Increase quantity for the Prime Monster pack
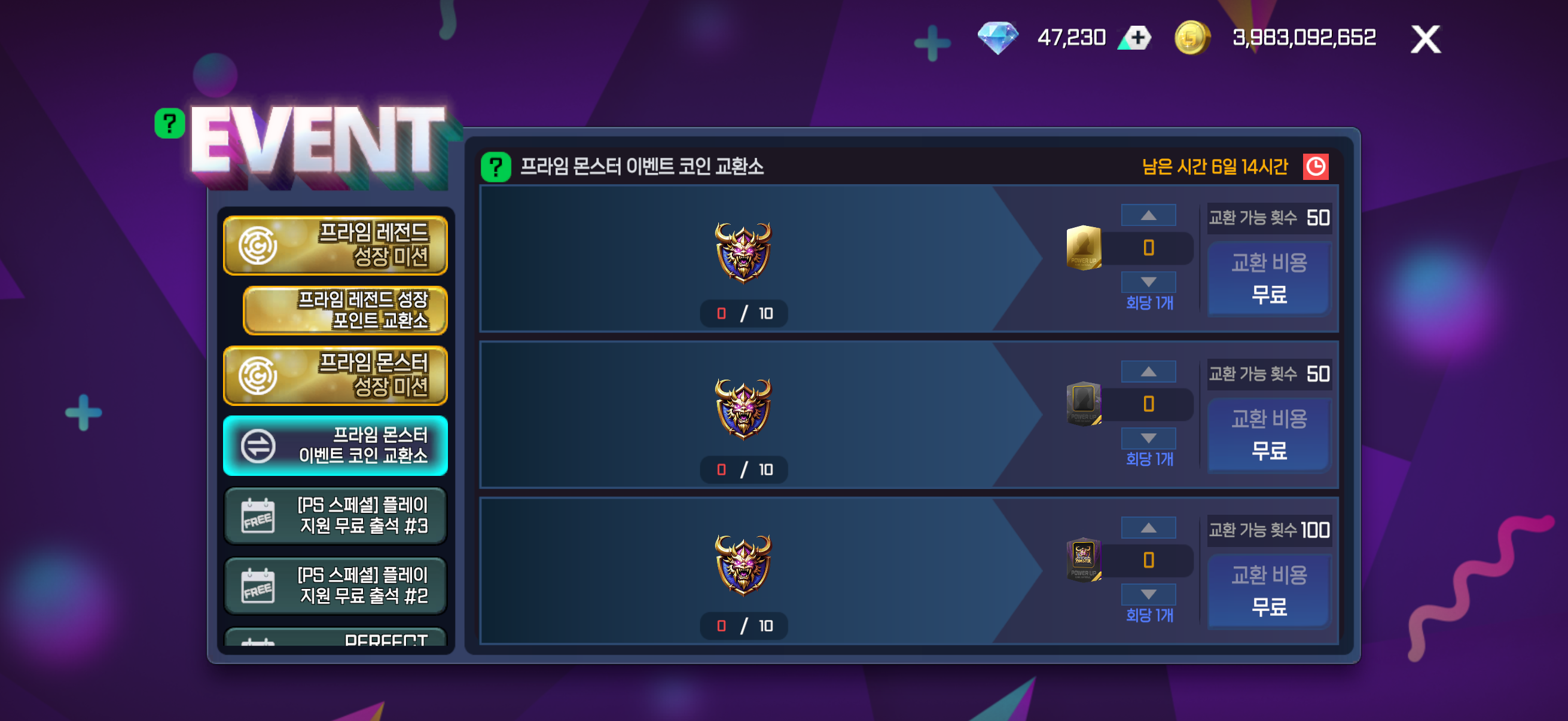 click(1148, 528)
